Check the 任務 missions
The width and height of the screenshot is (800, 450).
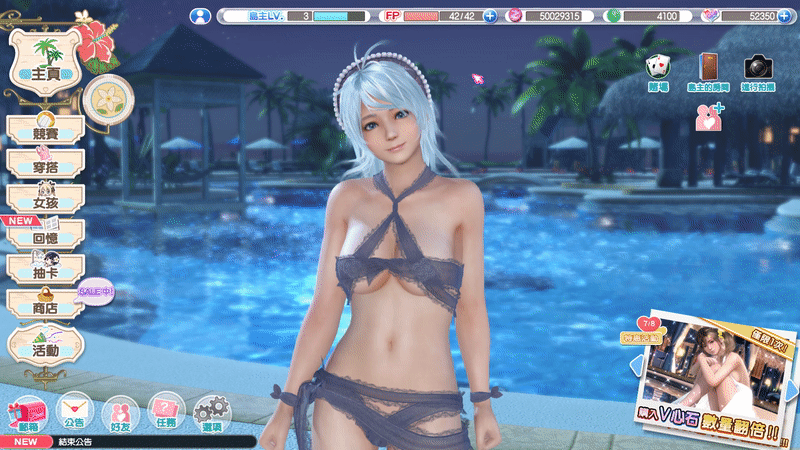[166, 412]
